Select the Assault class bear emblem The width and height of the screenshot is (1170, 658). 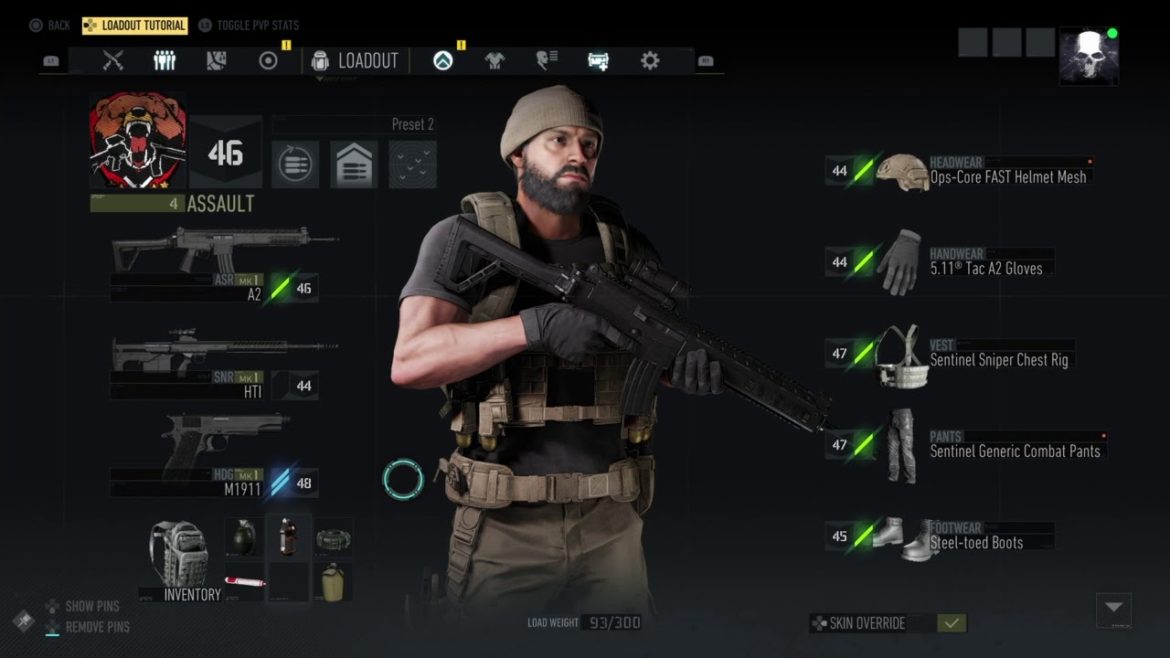tap(137, 141)
